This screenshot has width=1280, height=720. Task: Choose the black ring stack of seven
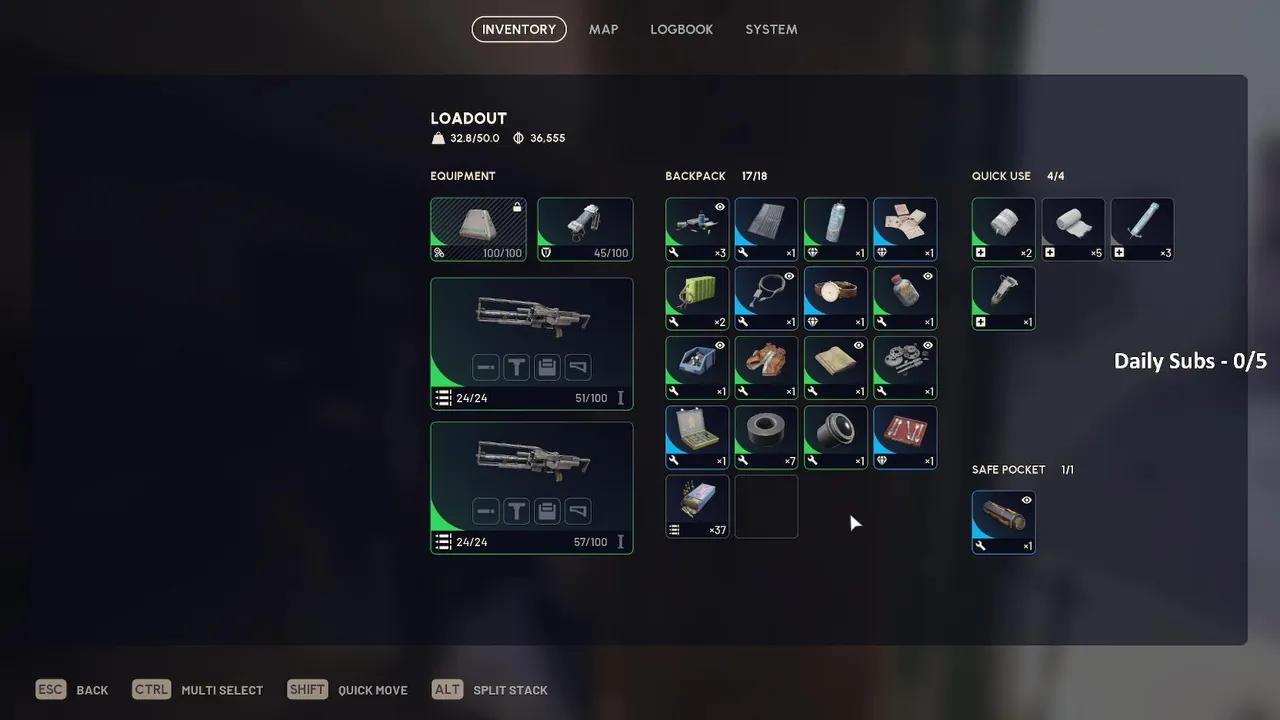click(x=766, y=437)
